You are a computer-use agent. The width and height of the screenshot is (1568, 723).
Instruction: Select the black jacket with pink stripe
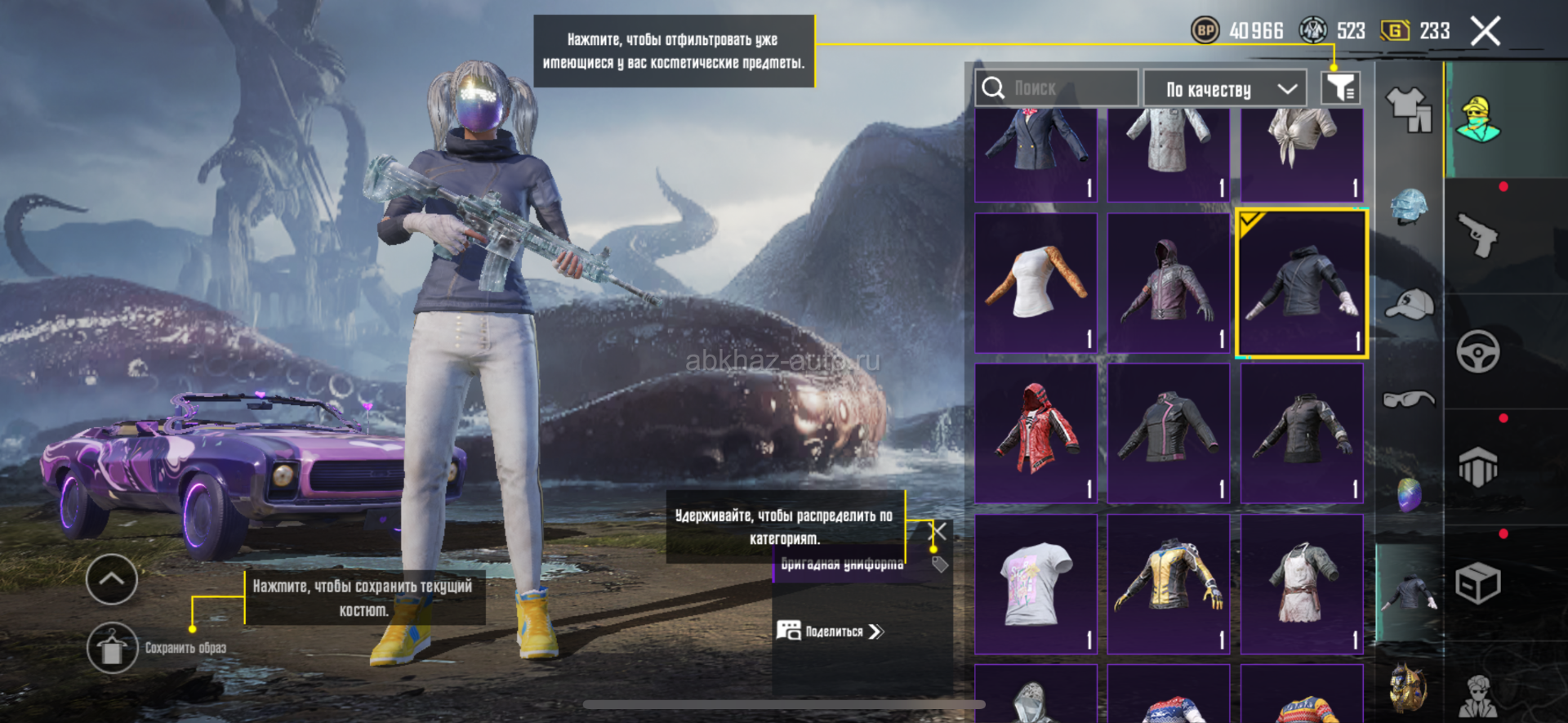click(x=1169, y=433)
